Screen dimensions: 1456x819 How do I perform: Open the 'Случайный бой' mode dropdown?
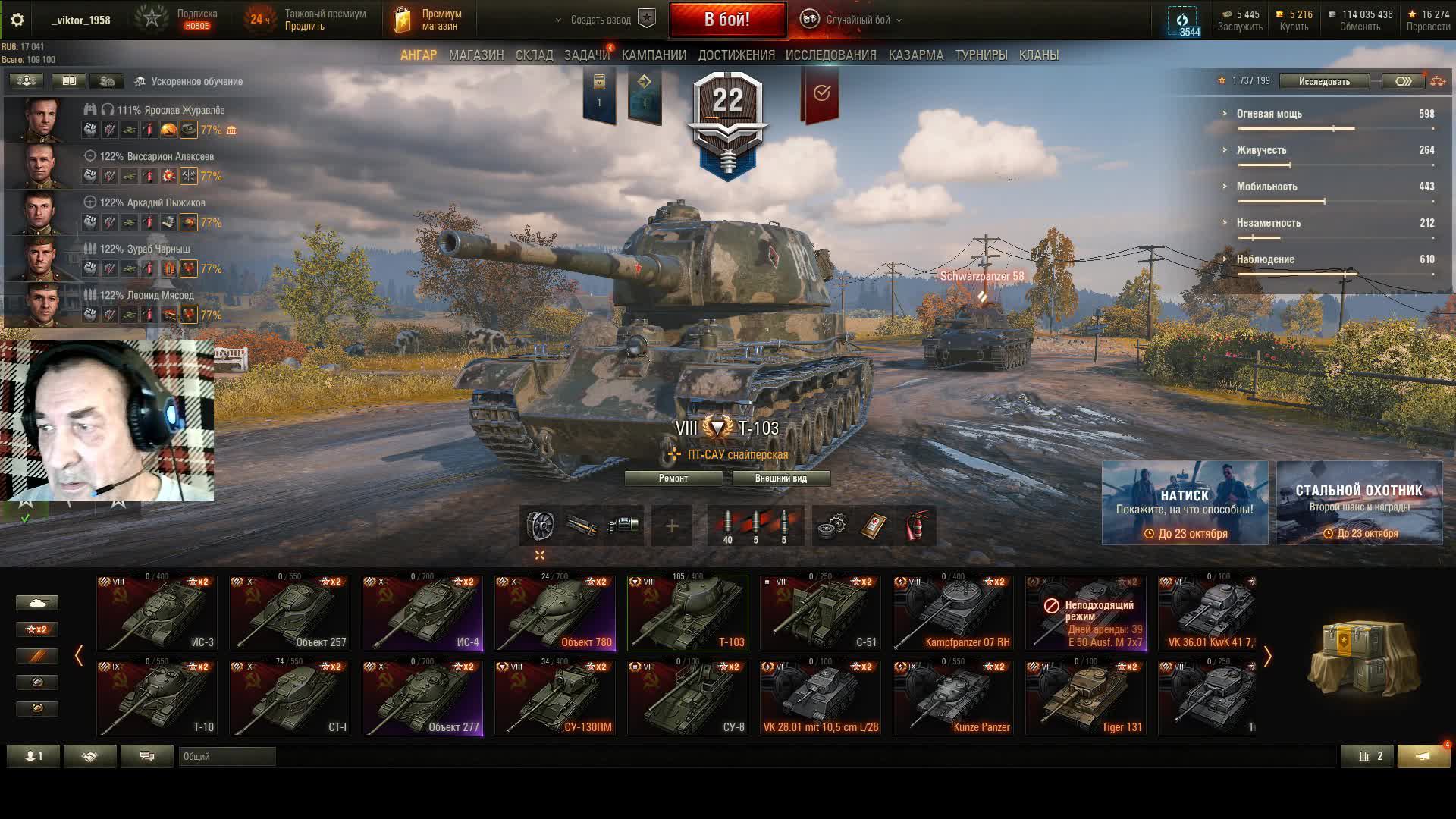[855, 20]
